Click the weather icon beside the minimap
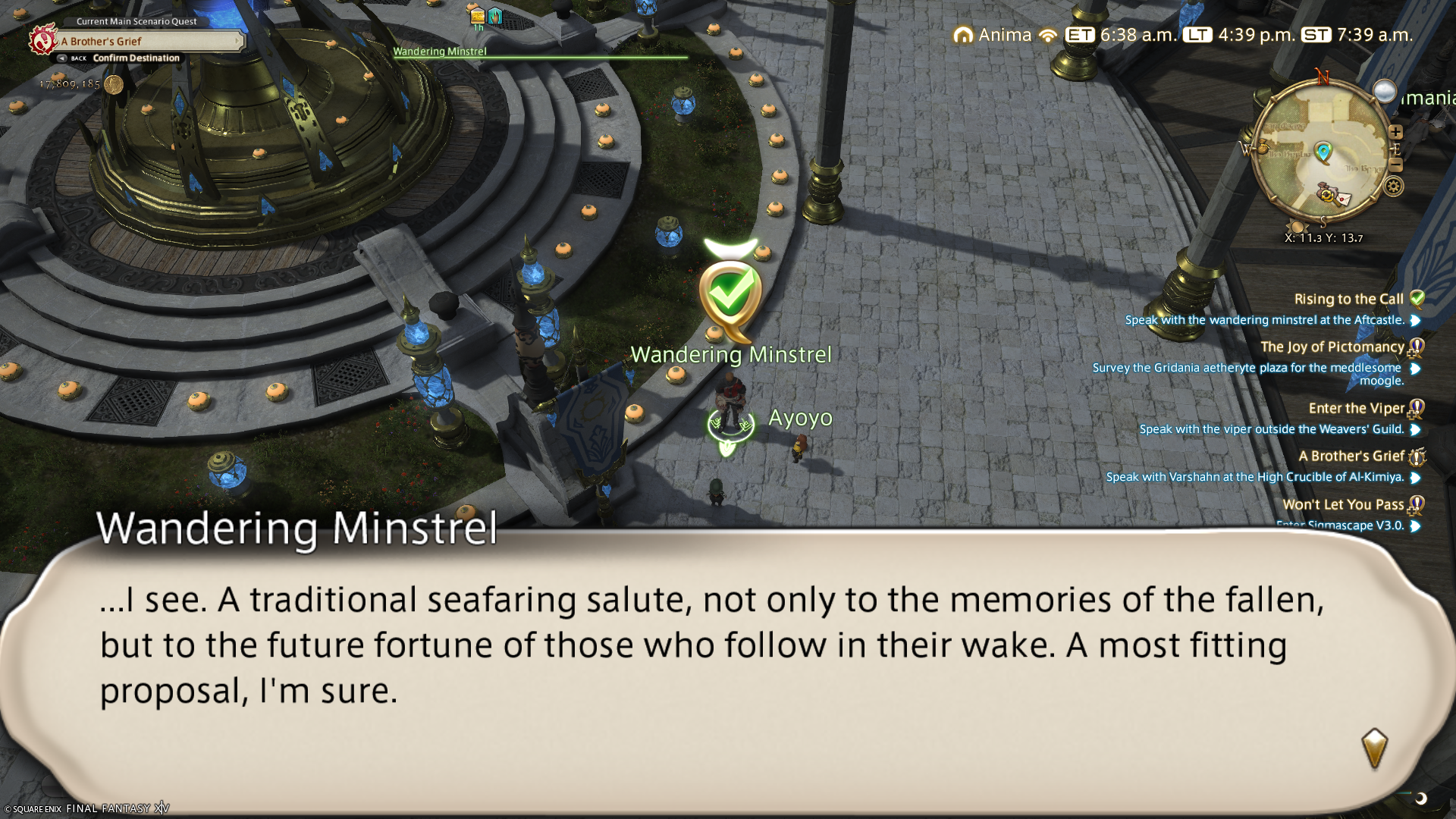 1385,92
